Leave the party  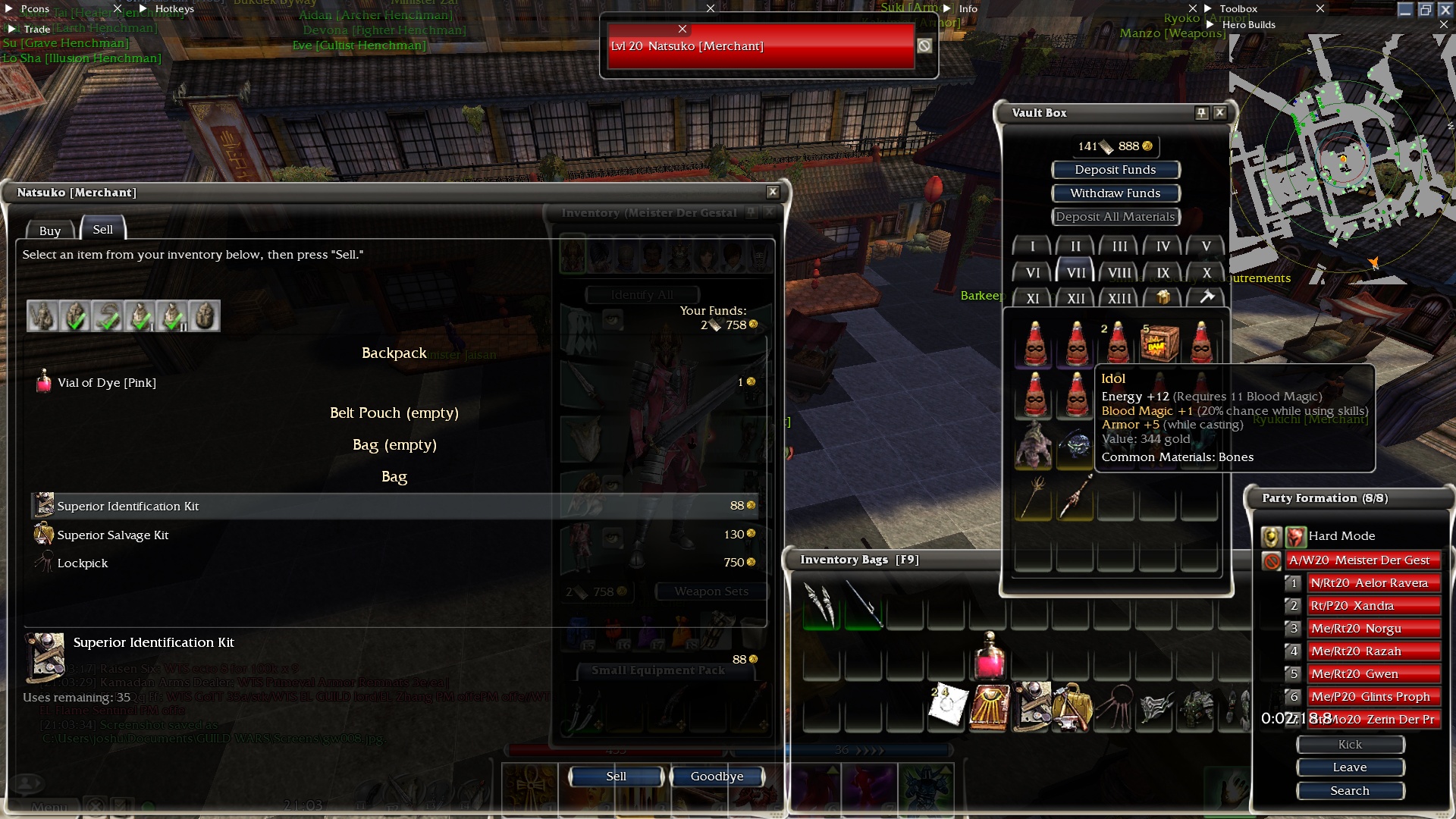1350,767
